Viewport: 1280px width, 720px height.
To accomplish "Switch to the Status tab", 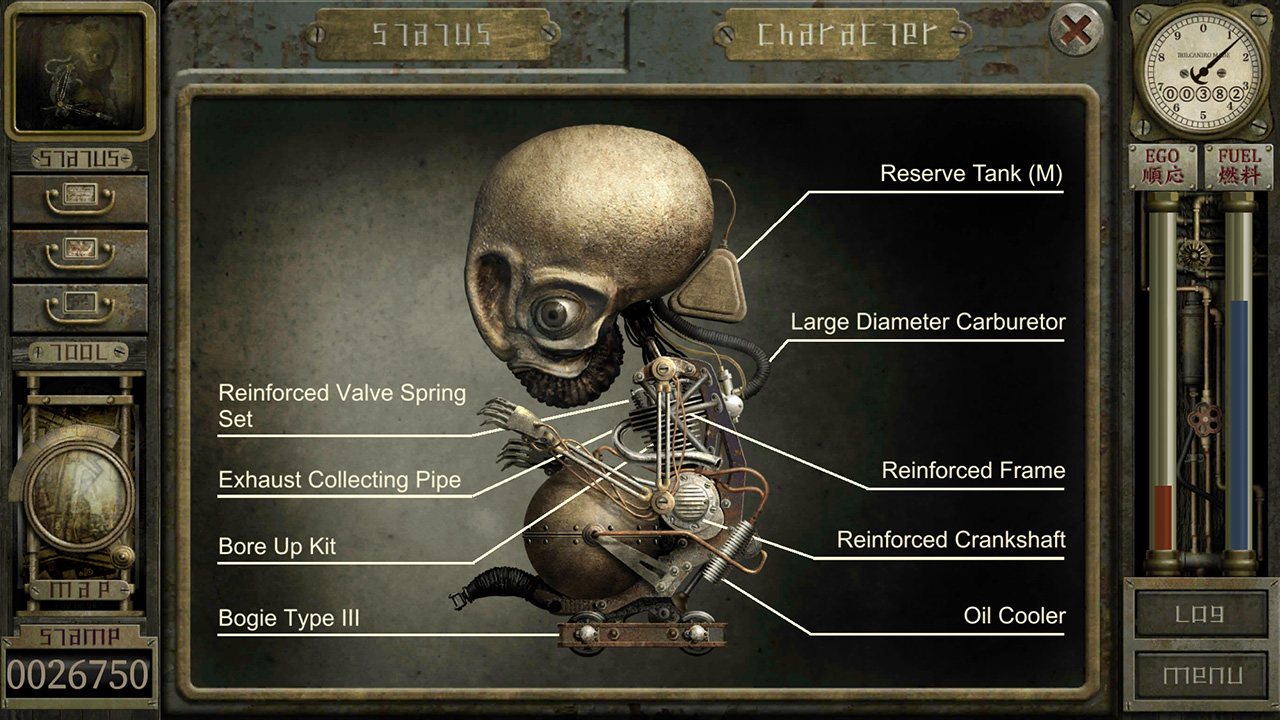I will [x=432, y=33].
